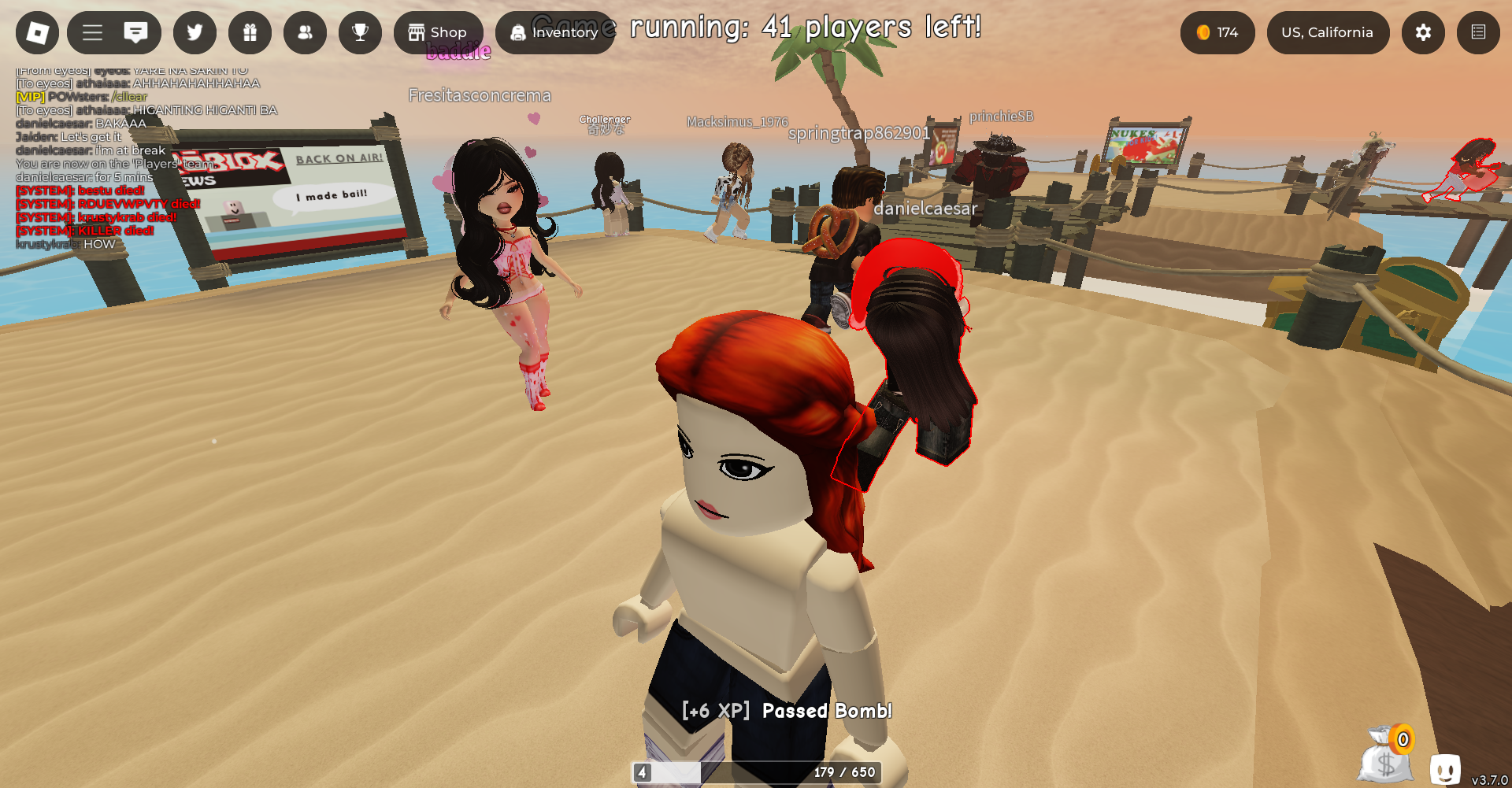Viewport: 1512px width, 788px height.
Task: Show the trophy leaderboard
Action: click(x=360, y=32)
